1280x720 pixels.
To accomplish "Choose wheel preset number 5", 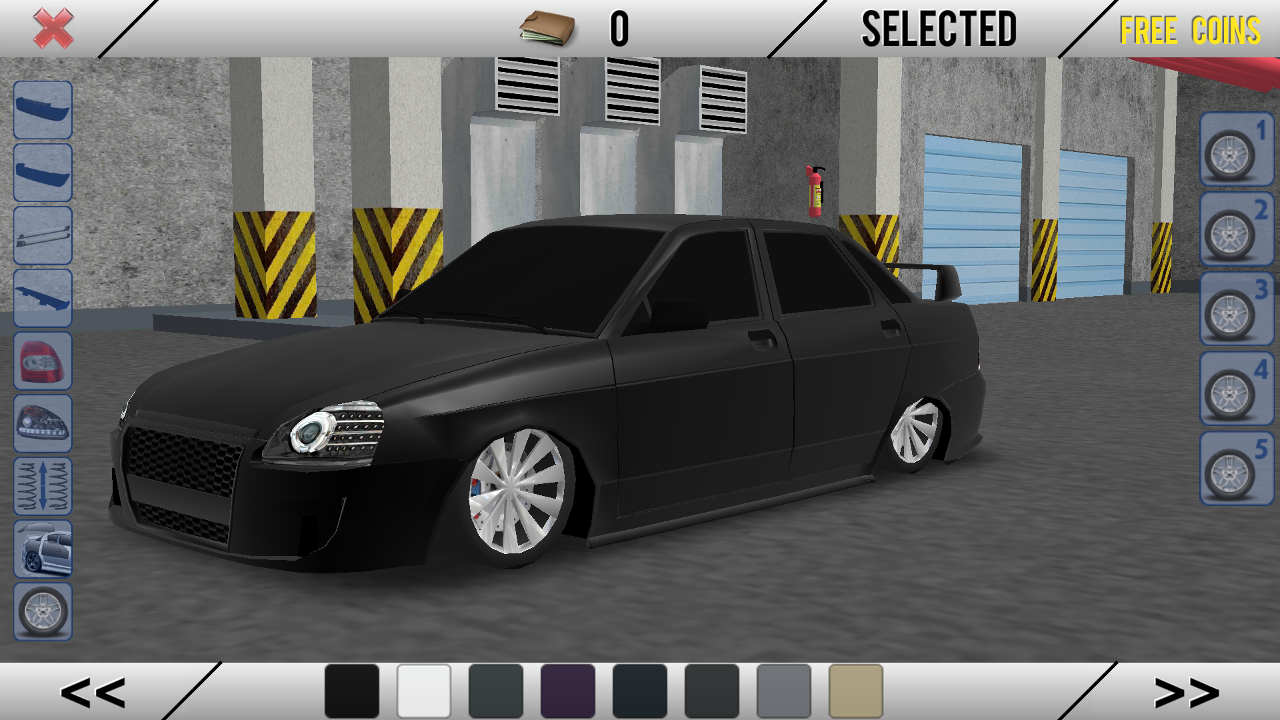I will coord(1232,466).
